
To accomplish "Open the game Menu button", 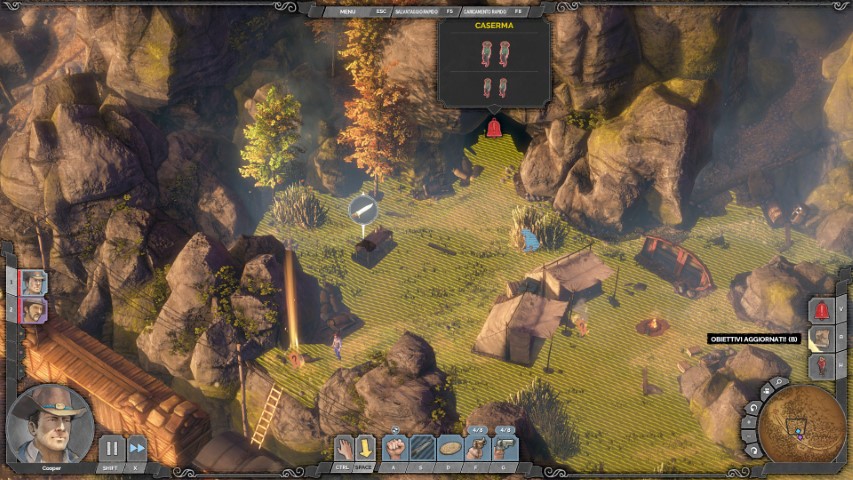I will [347, 11].
